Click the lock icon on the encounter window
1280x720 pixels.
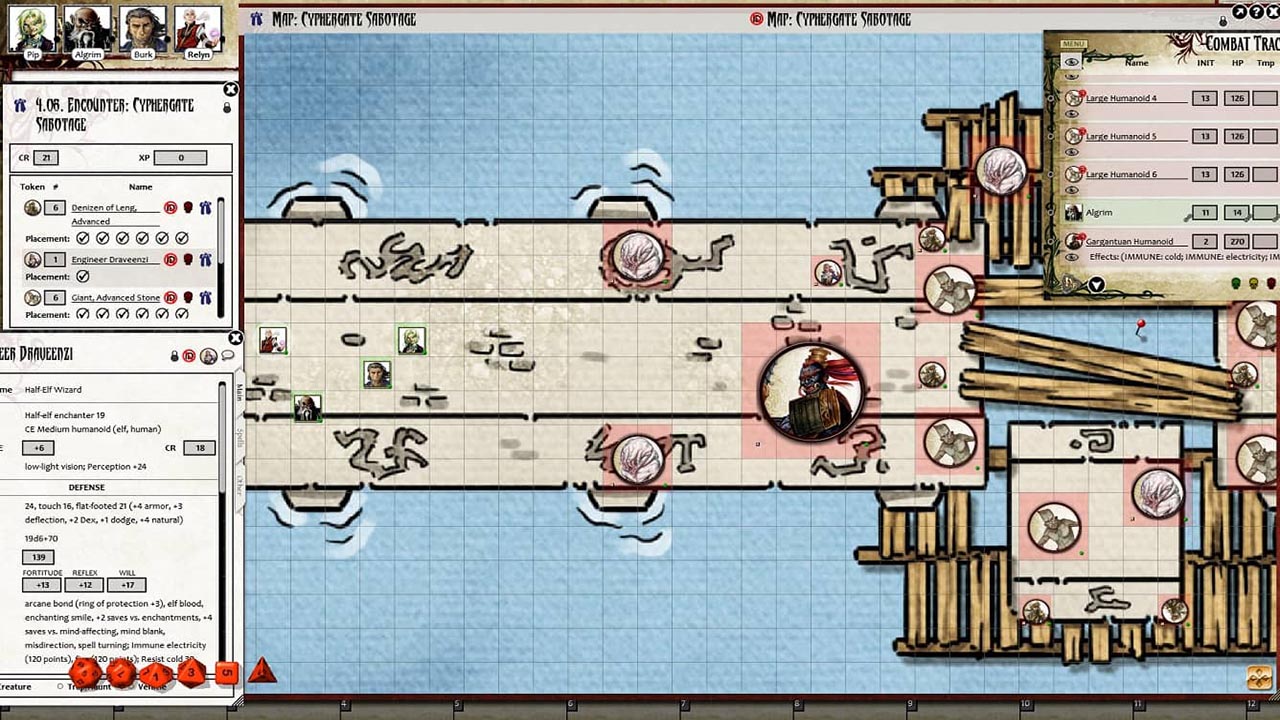[x=228, y=105]
